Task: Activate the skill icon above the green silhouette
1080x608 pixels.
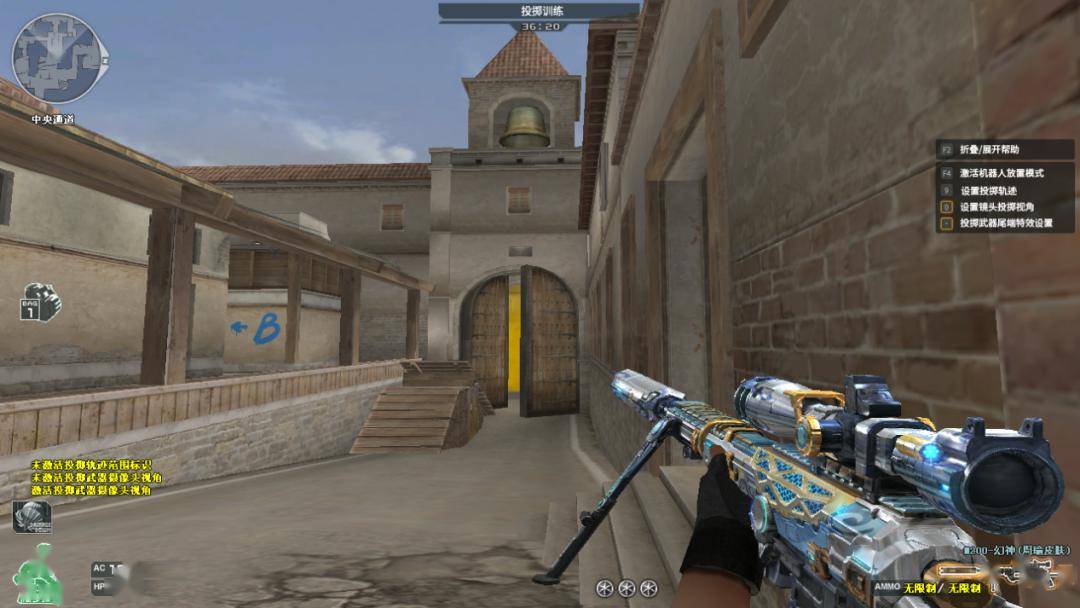Action: coord(32,517)
